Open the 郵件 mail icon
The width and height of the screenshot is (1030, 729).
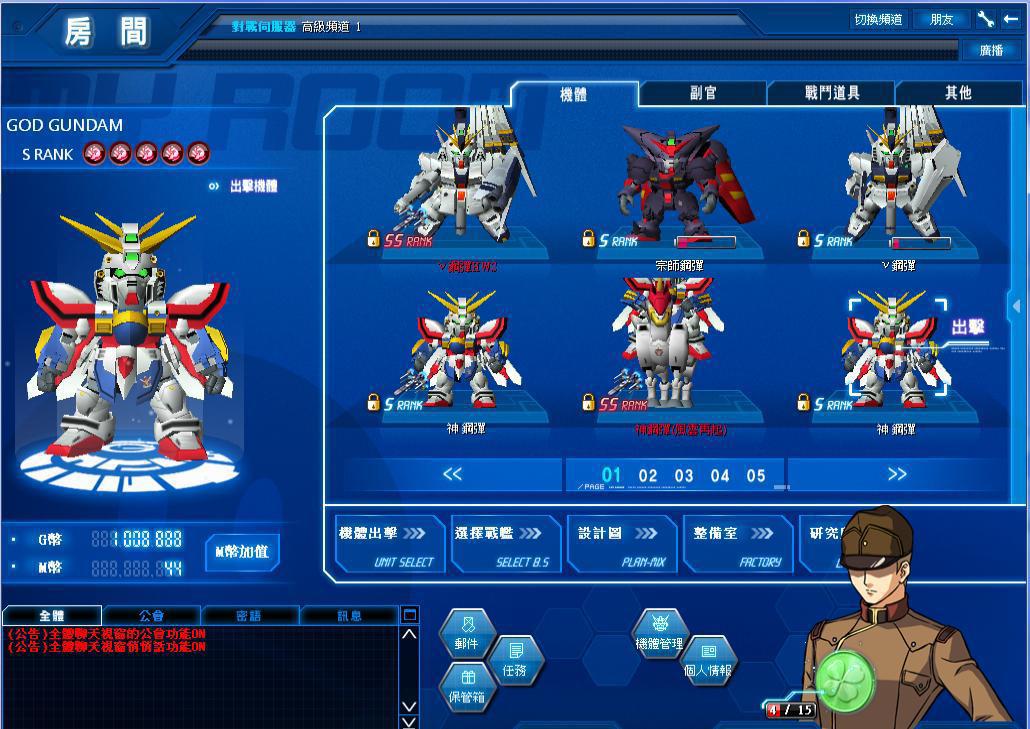click(466, 634)
